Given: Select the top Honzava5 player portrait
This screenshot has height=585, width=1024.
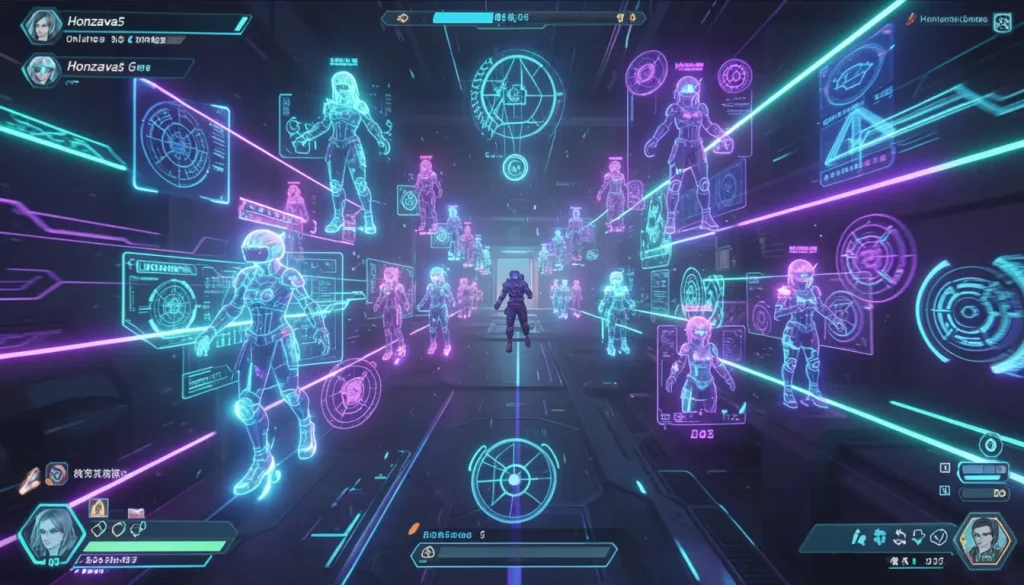Looking at the screenshot, I should click(x=41, y=26).
